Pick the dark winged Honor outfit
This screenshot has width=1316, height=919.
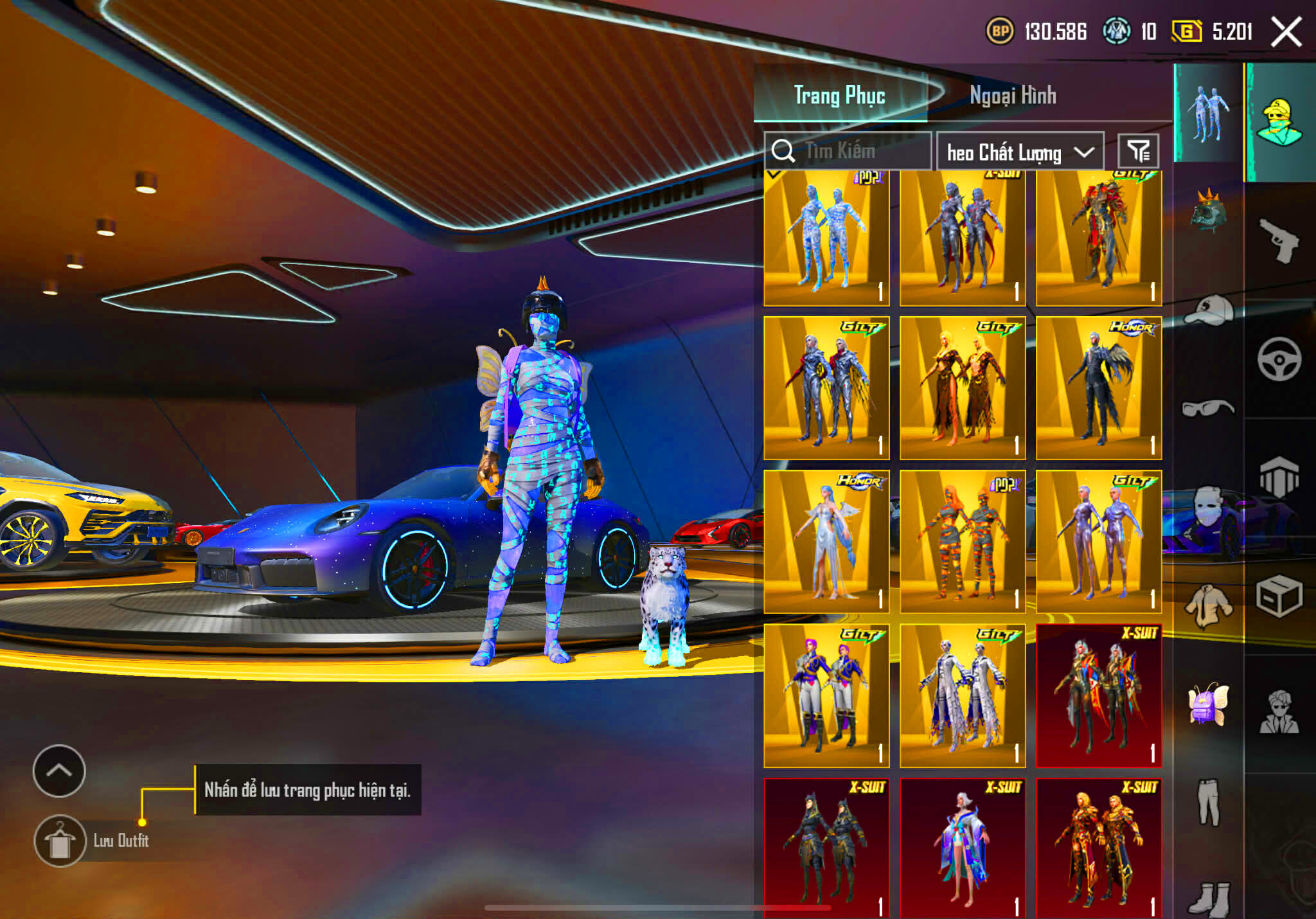[x=1098, y=388]
